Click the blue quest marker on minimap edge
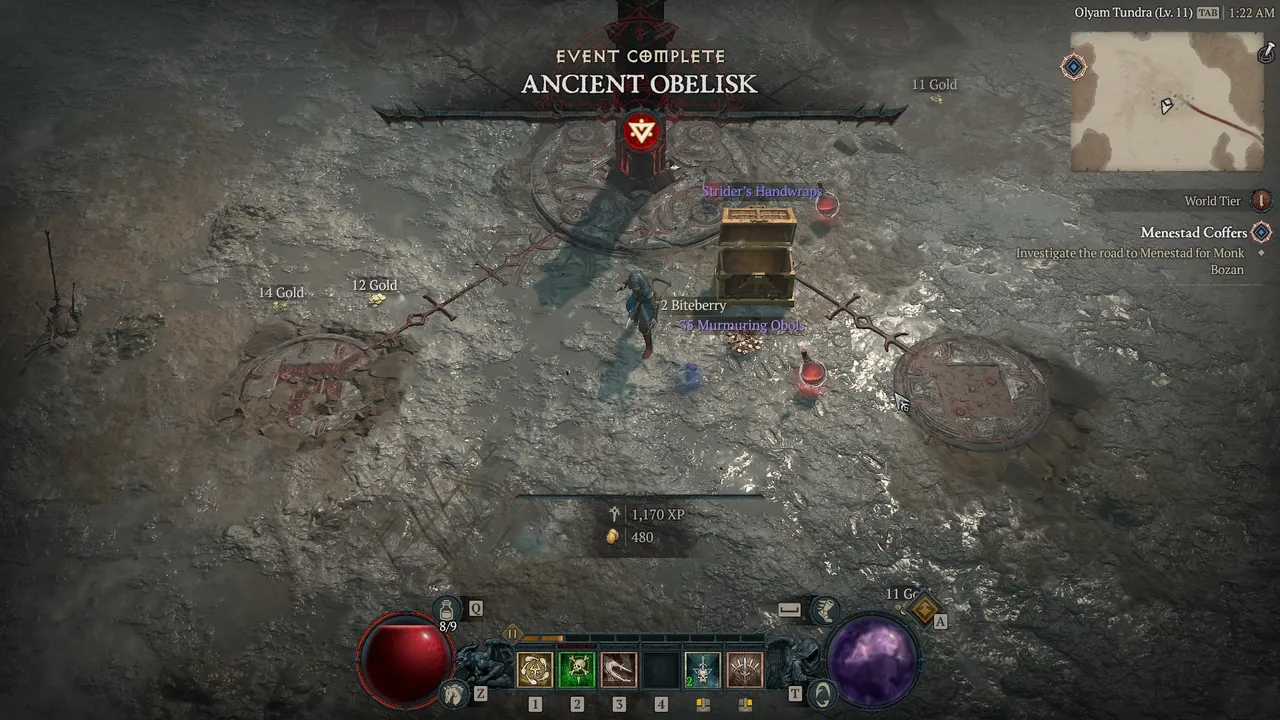The height and width of the screenshot is (720, 1280). [x=1073, y=67]
